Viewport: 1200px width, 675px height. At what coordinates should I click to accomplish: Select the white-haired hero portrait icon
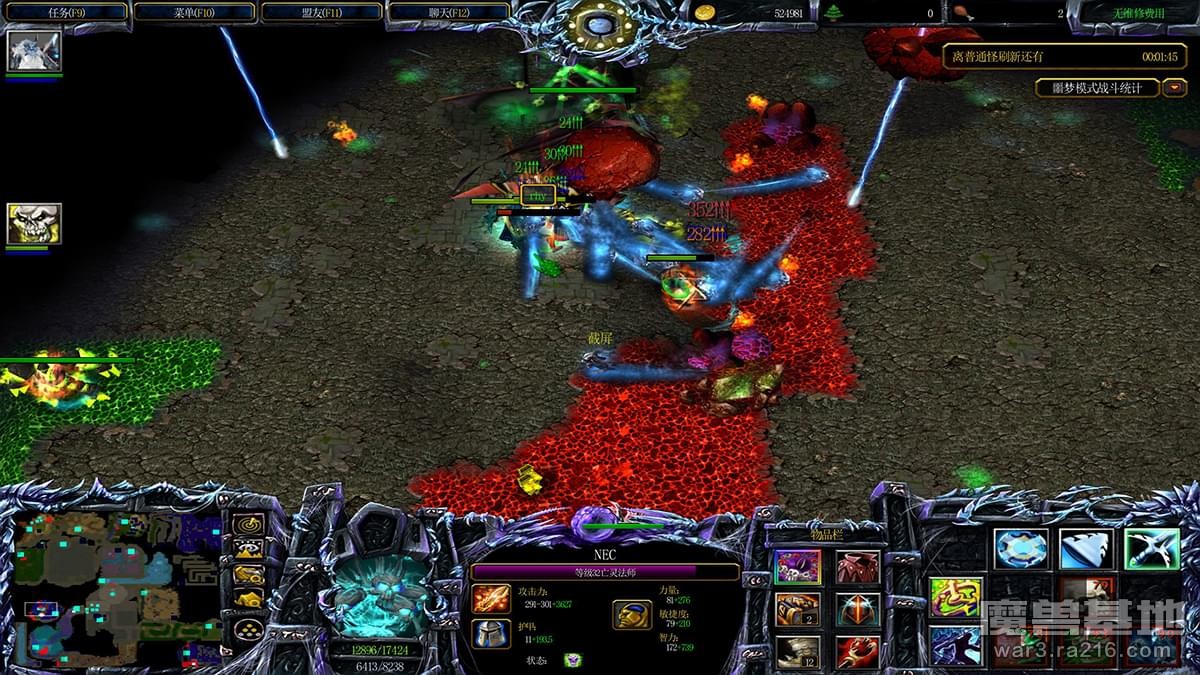click(x=34, y=51)
